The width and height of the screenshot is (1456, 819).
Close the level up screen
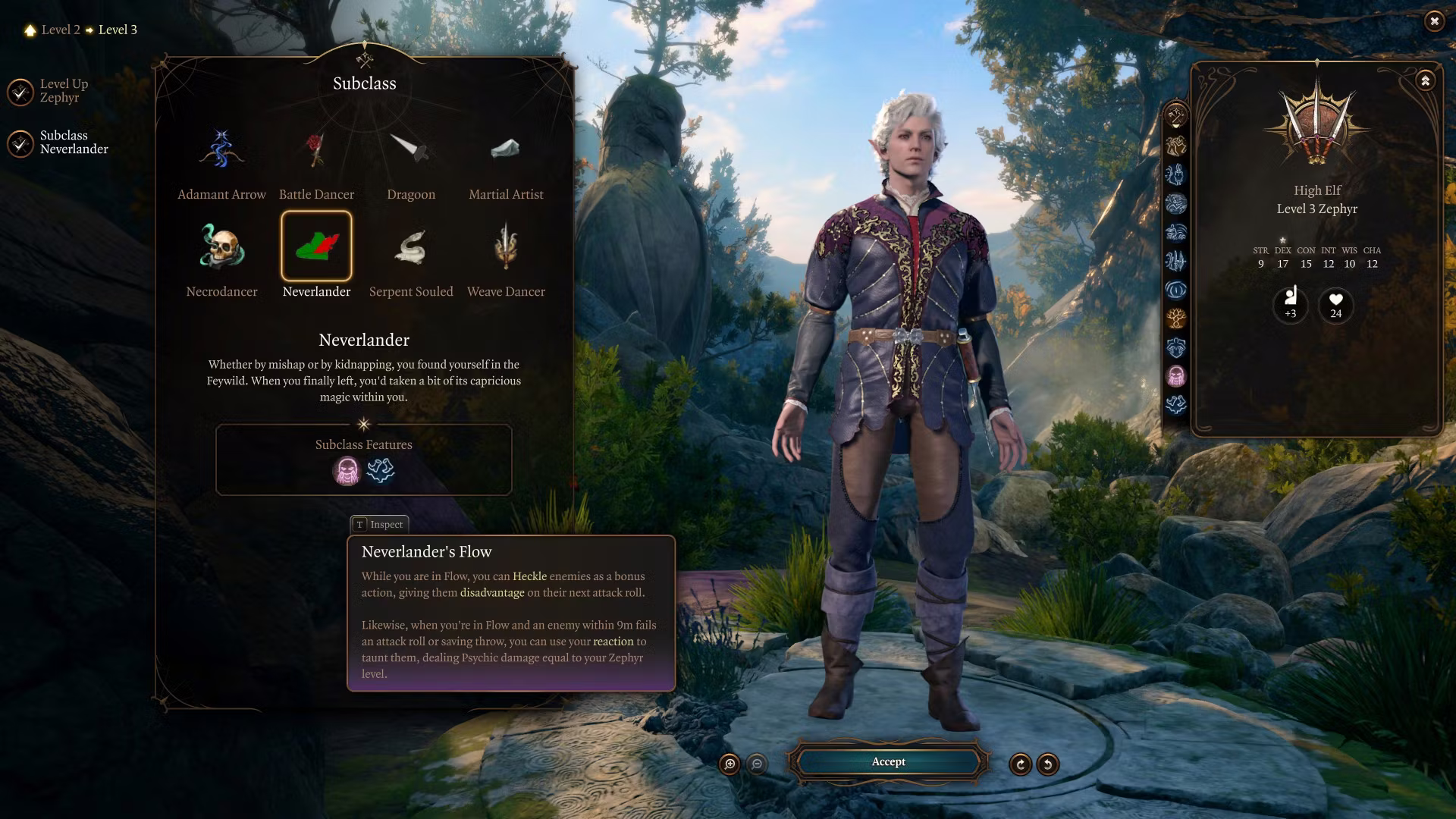1434,21
